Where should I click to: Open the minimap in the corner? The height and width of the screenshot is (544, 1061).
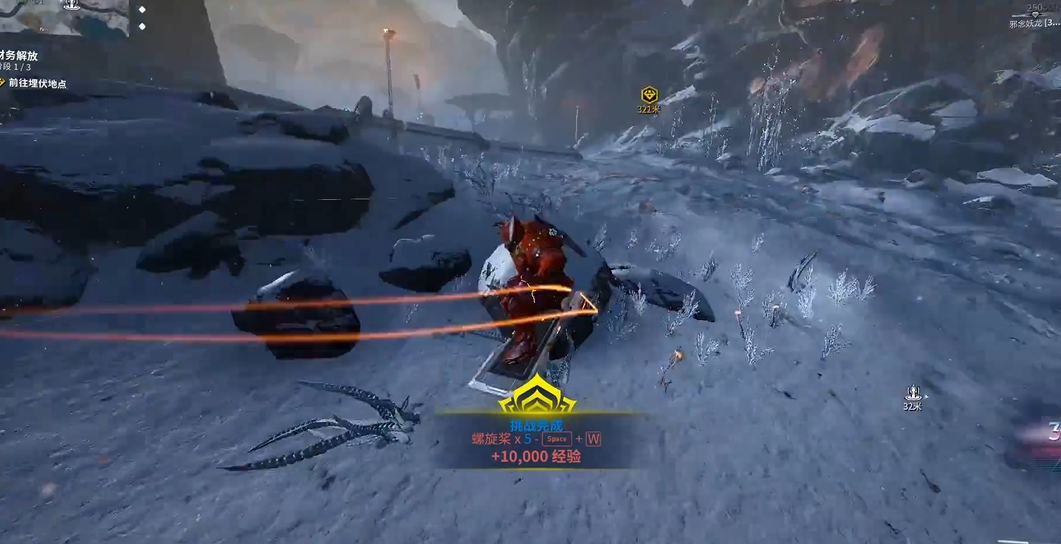(x=63, y=17)
